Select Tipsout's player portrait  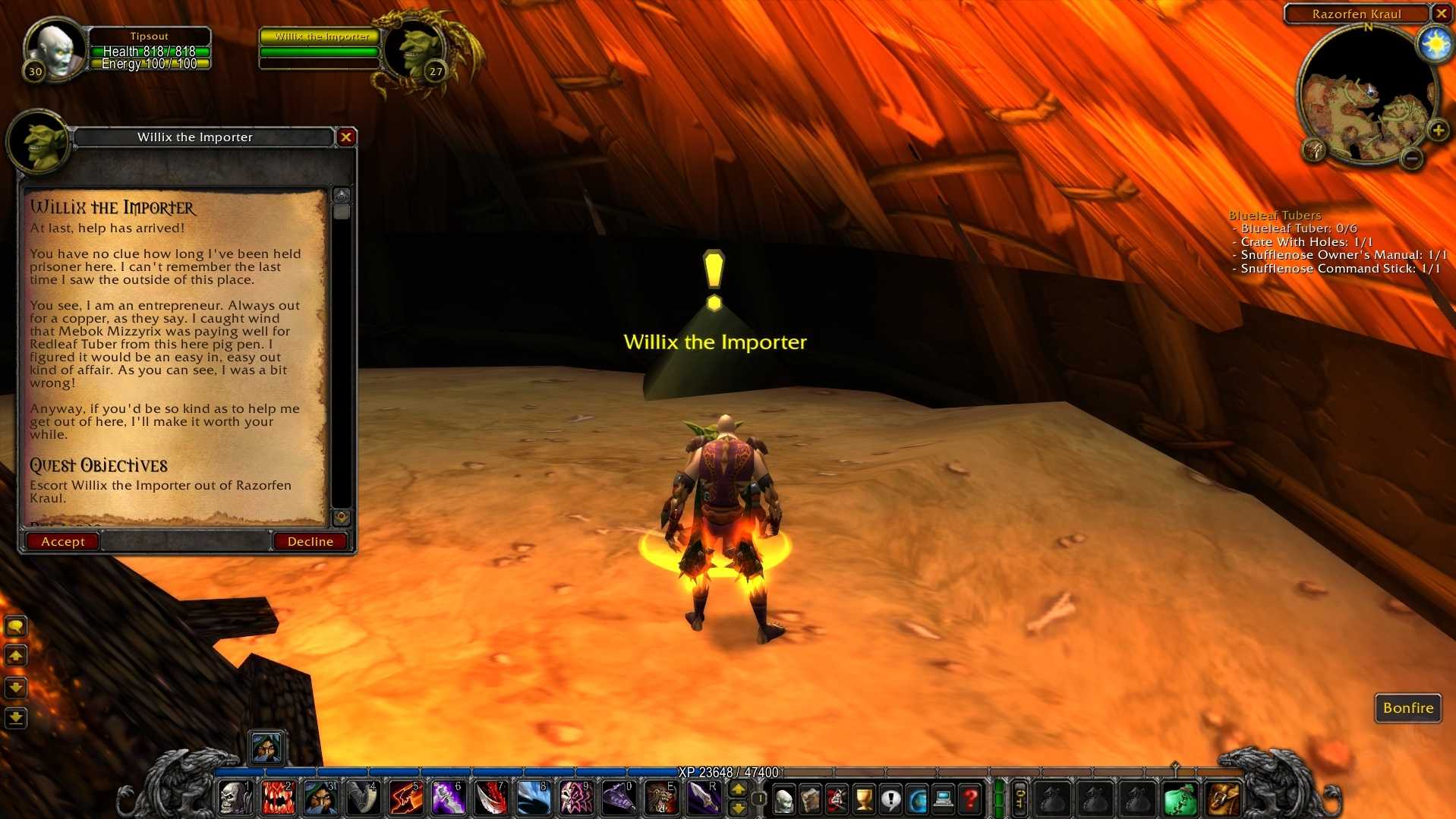tap(56, 49)
